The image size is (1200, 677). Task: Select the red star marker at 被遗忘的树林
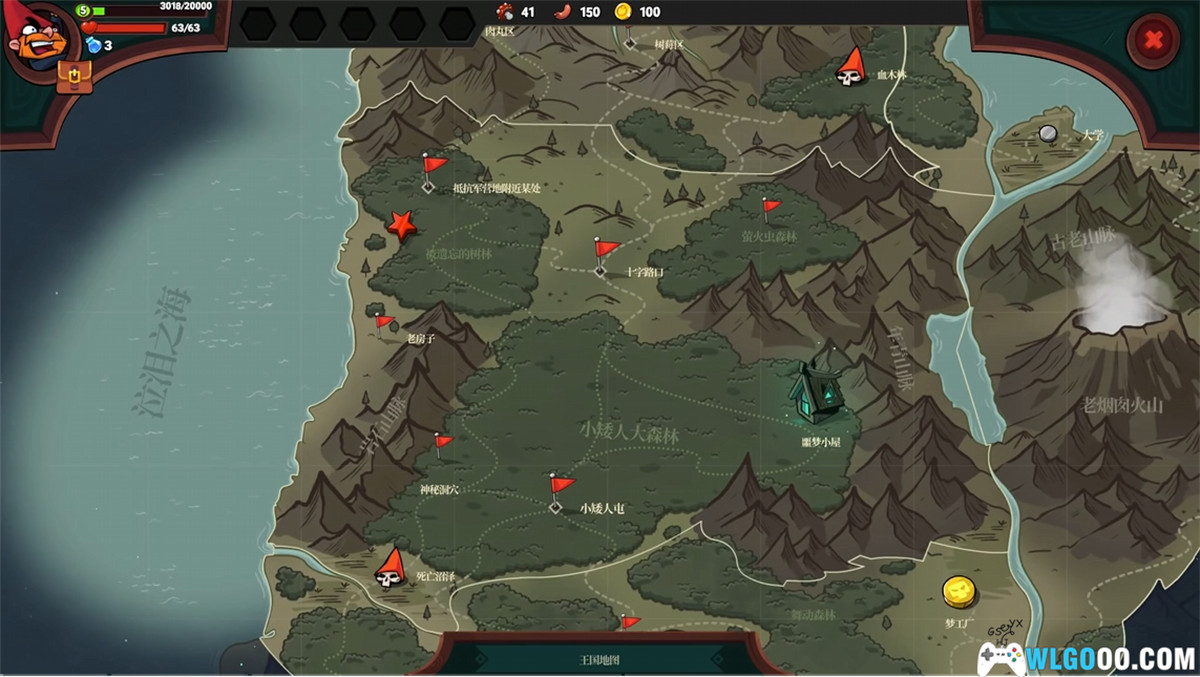click(x=402, y=225)
